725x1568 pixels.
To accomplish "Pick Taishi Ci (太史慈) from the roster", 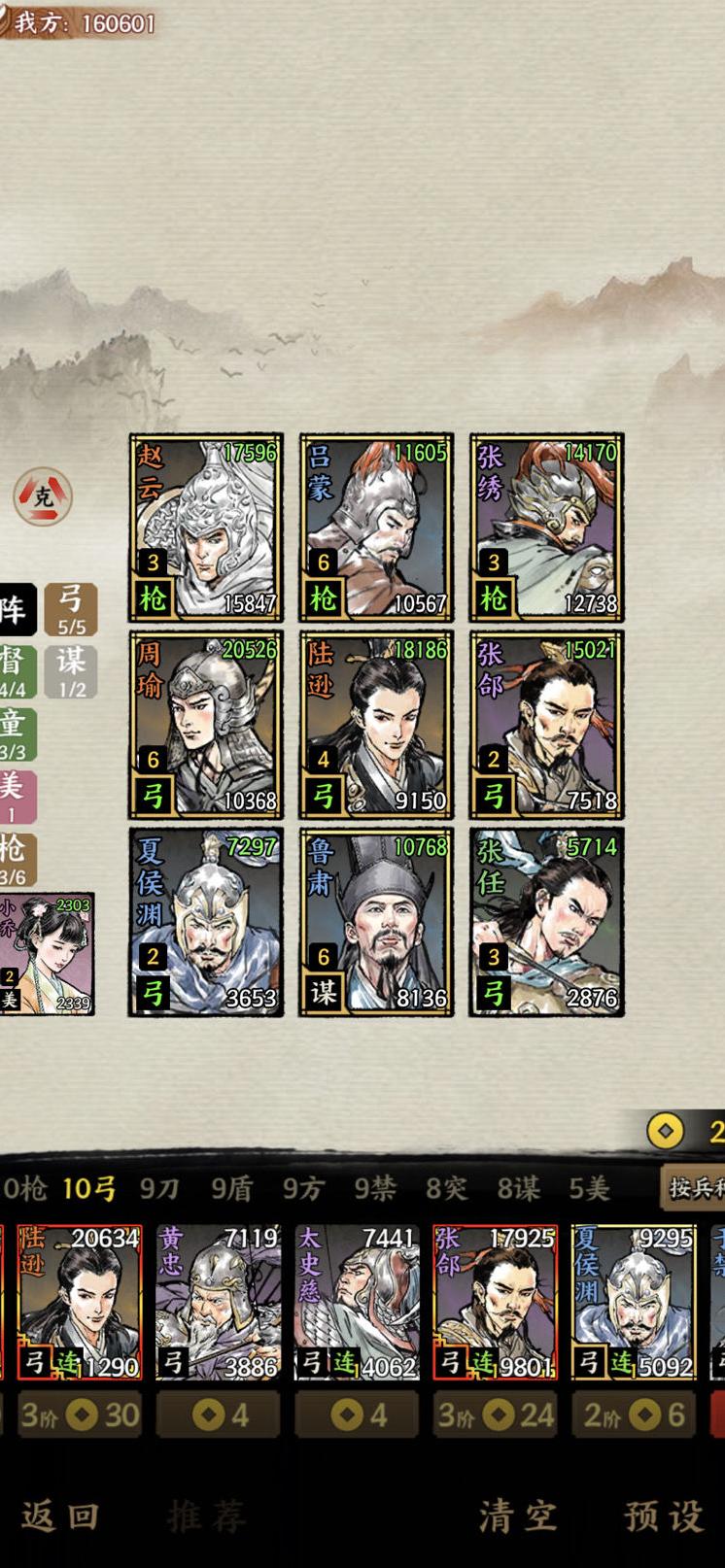I will click(357, 1302).
